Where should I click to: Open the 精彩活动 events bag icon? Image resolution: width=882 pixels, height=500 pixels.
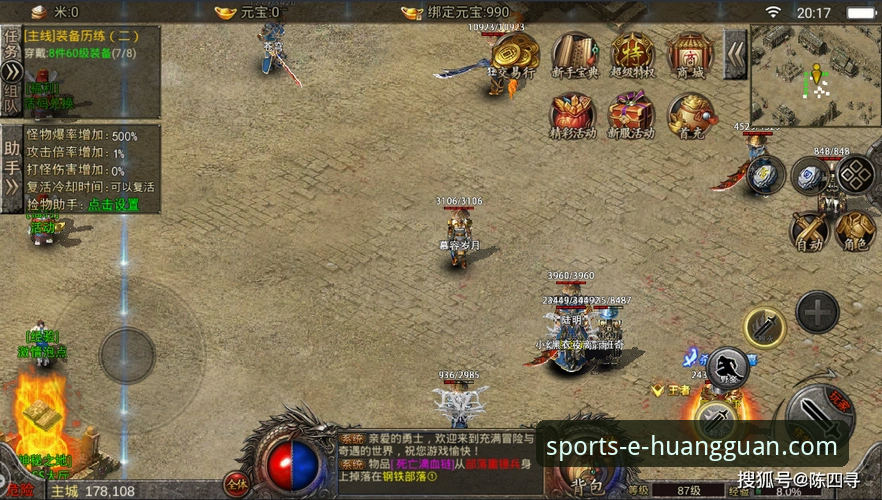click(572, 114)
